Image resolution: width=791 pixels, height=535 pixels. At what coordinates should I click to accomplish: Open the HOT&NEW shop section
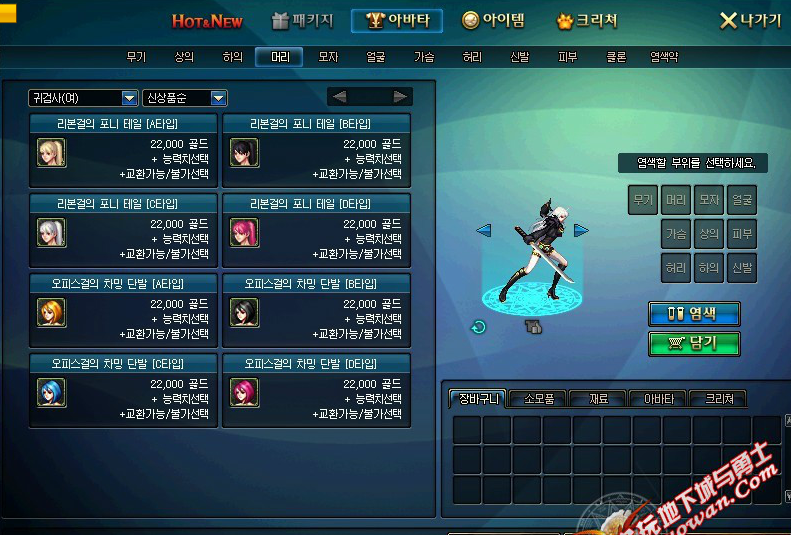[x=209, y=21]
